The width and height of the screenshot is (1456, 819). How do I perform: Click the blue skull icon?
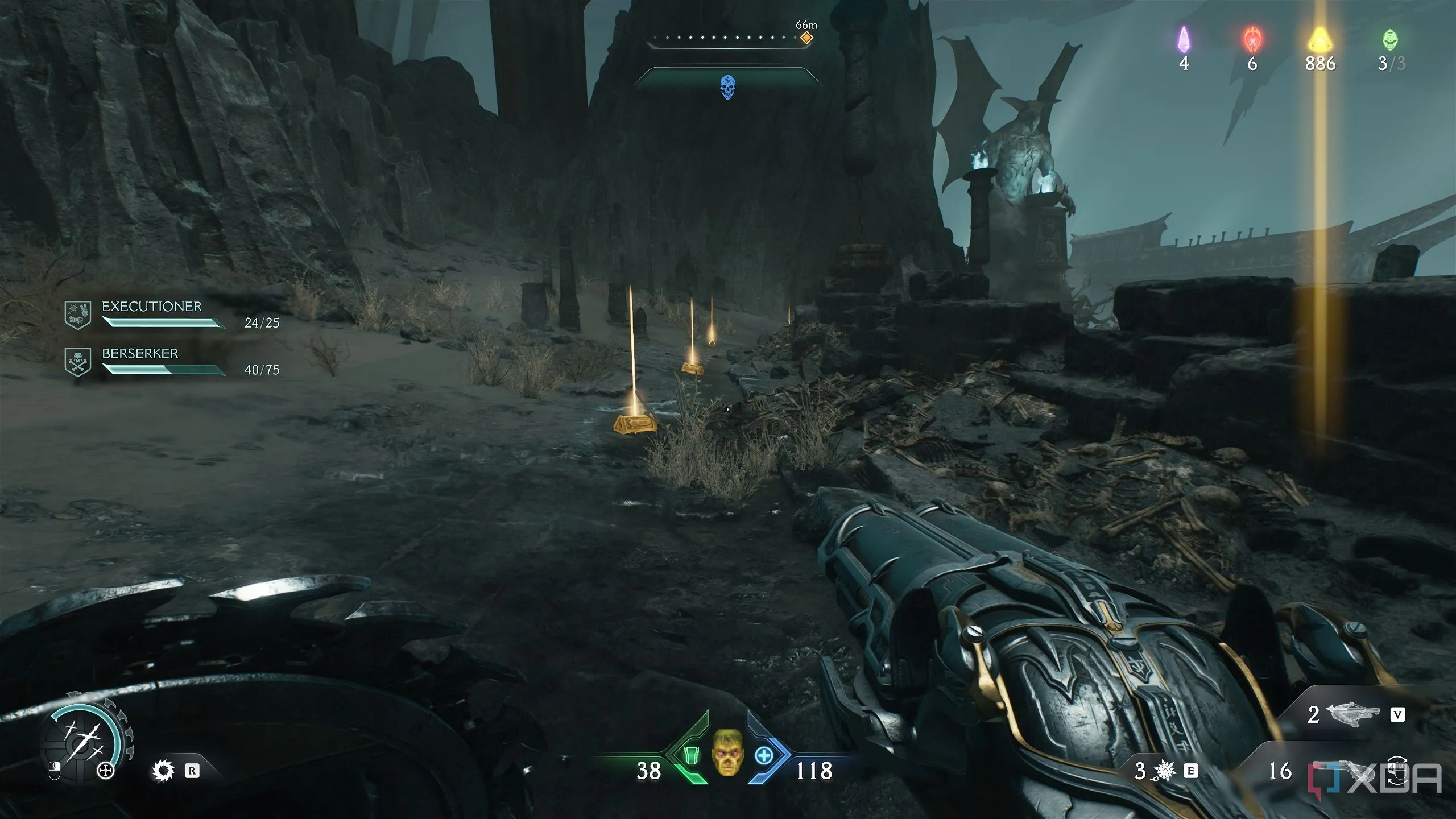[x=727, y=87]
